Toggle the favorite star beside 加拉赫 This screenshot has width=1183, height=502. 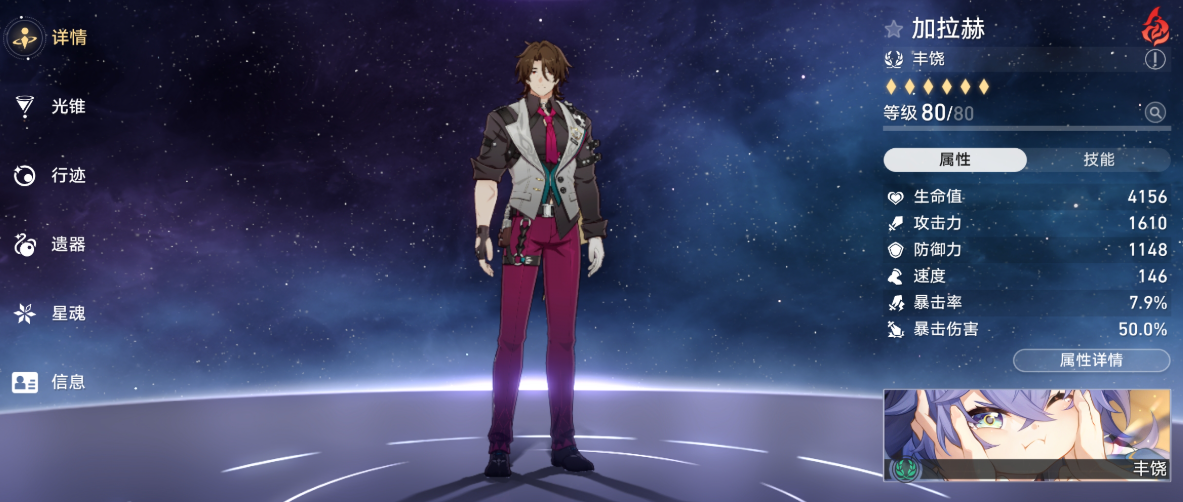click(x=893, y=30)
